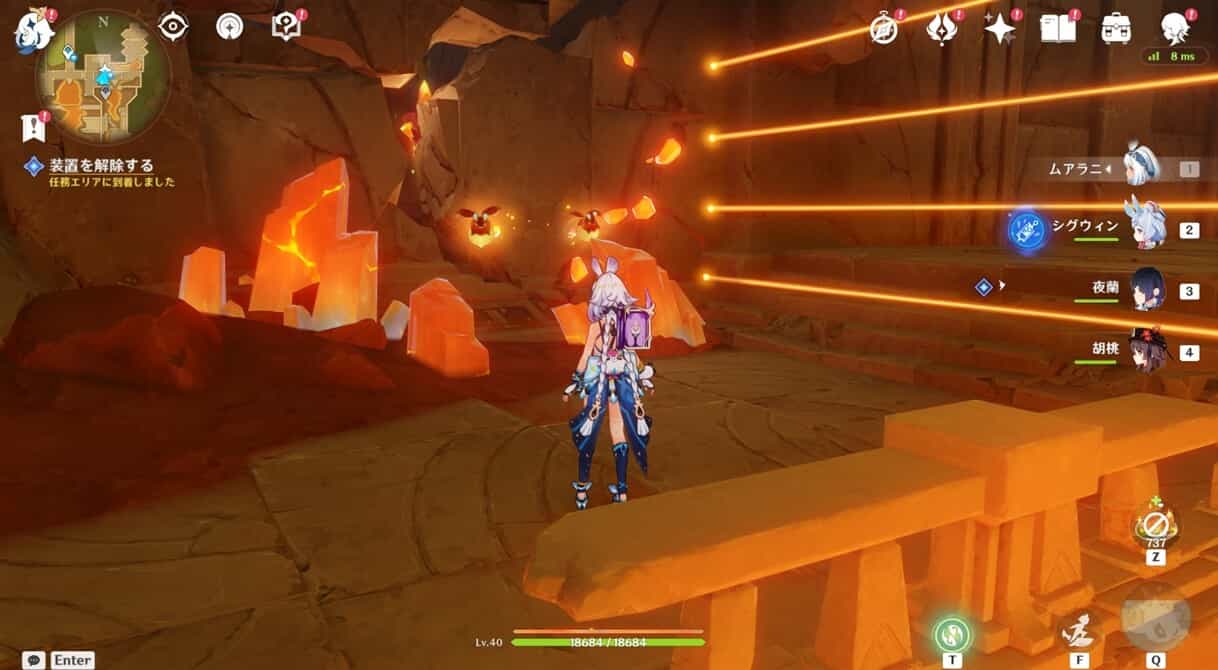The image size is (1218, 670).
Task: Select the 装置を解除する quest tracker
Action: click(x=102, y=166)
